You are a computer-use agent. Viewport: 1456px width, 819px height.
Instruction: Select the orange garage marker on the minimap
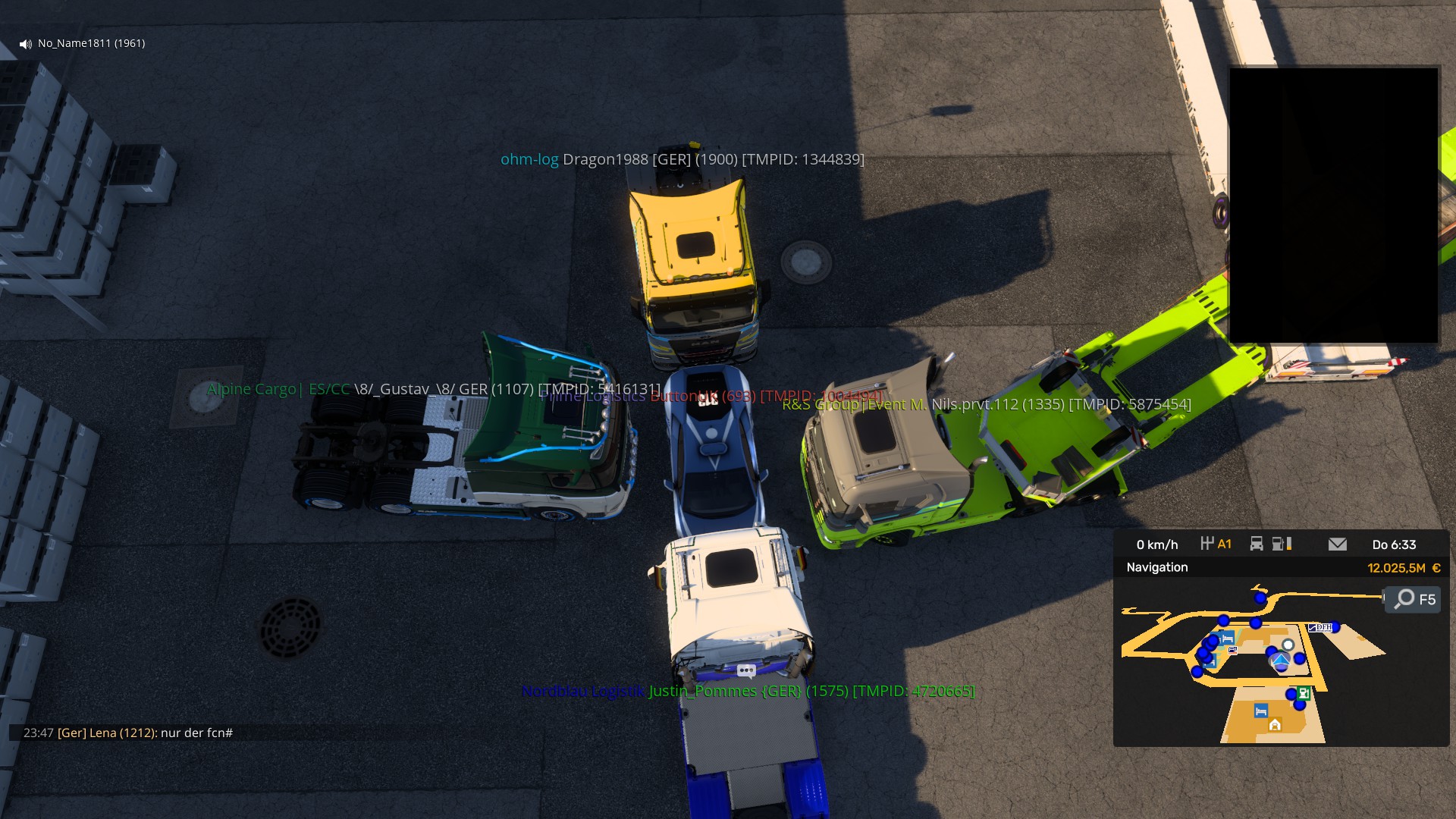1275,725
